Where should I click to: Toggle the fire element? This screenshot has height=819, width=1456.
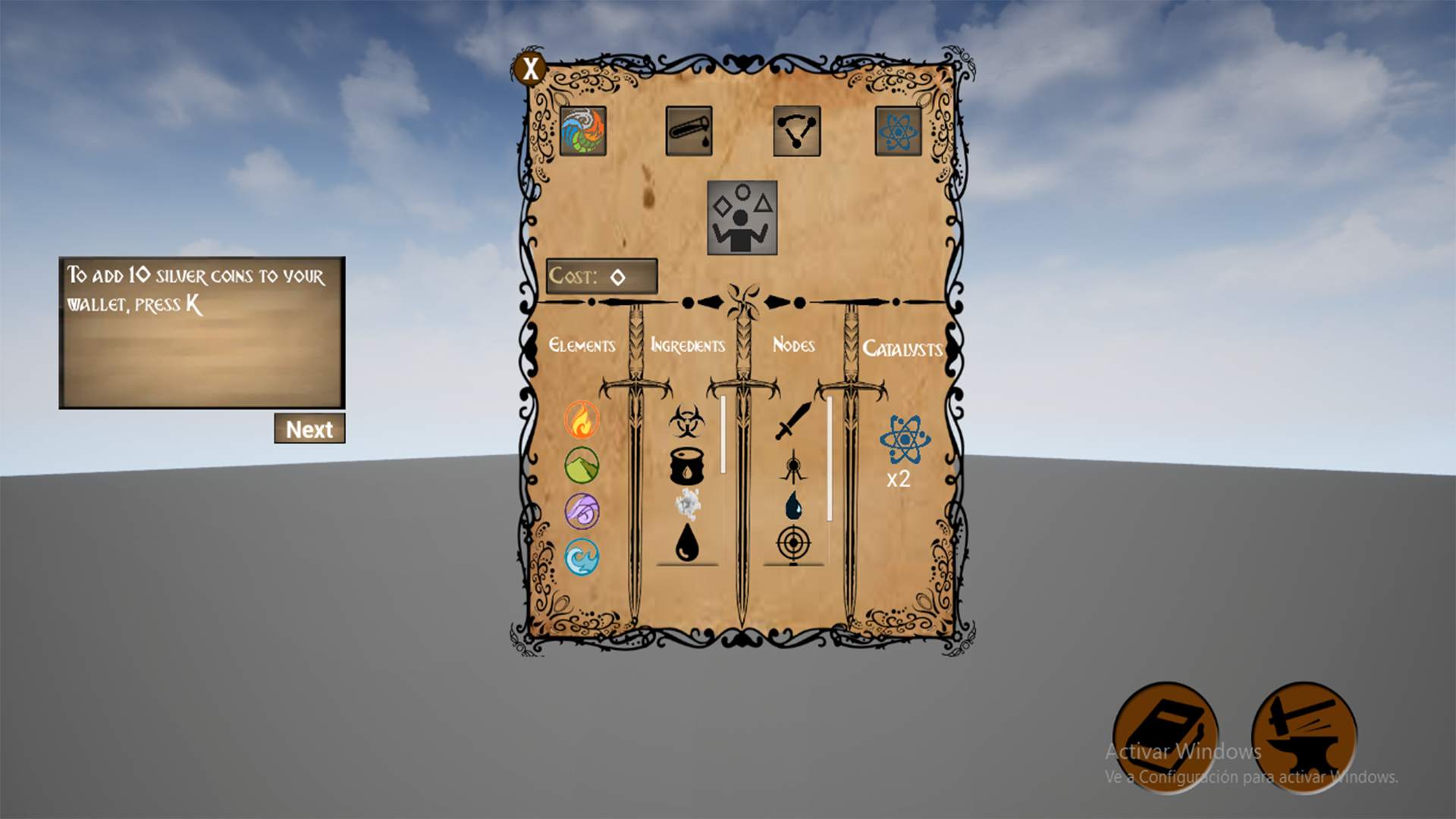click(582, 420)
